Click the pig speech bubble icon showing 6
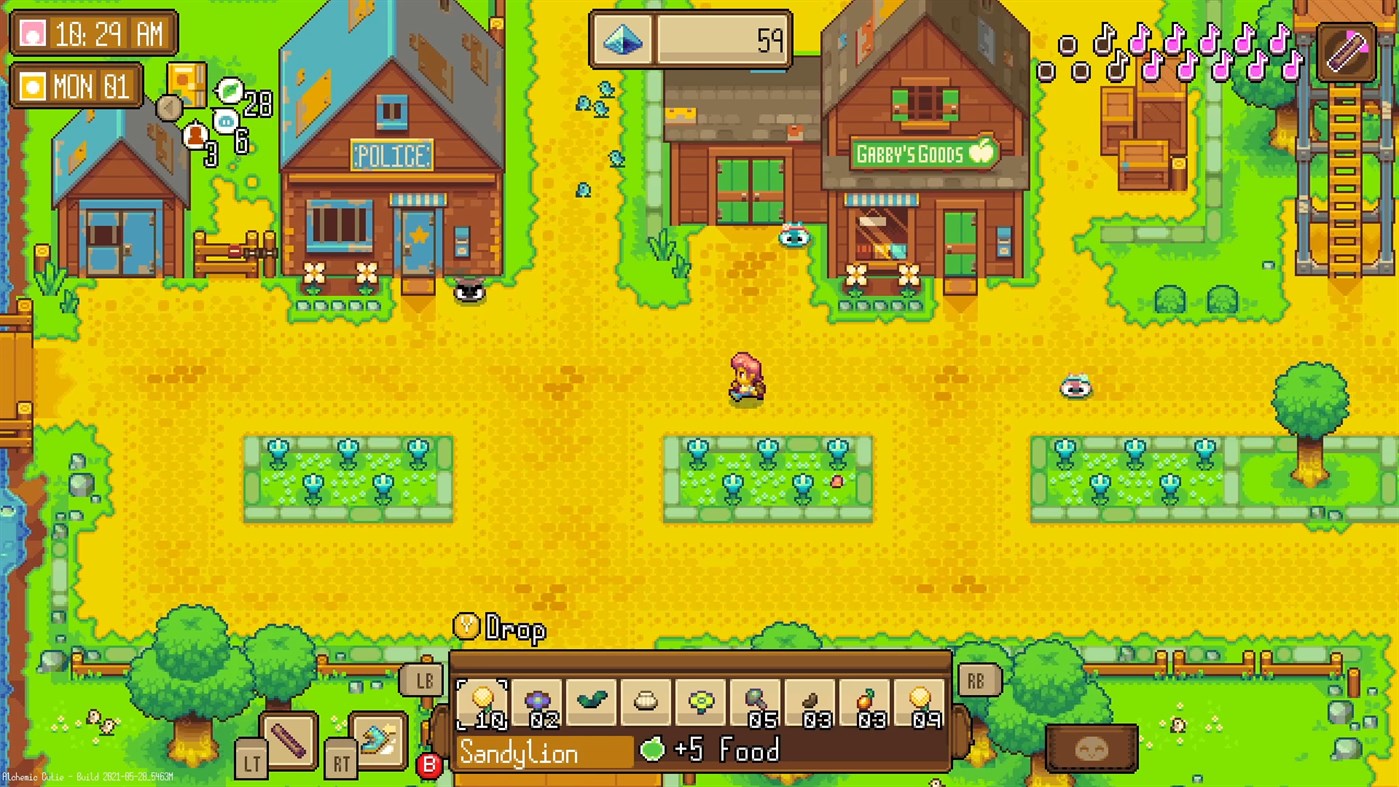Viewport: 1399px width, 787px height. coord(225,123)
